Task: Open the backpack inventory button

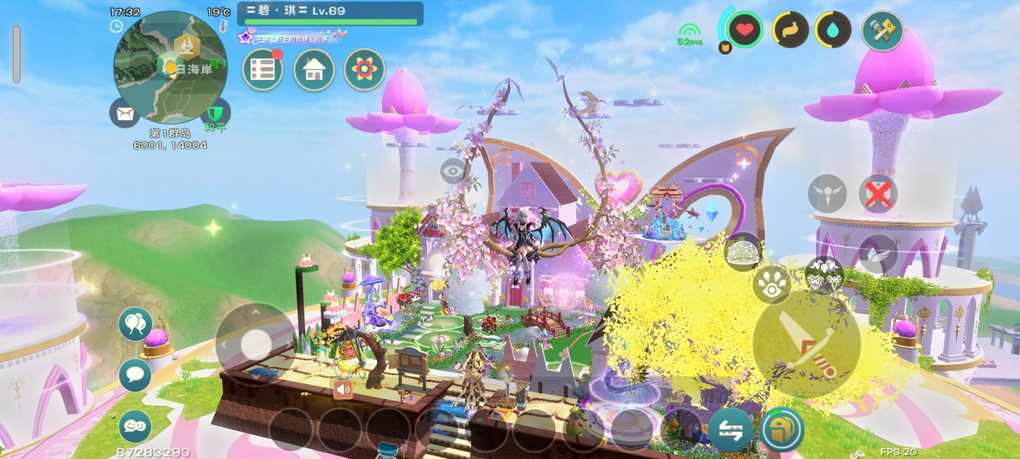Action: 780,430
